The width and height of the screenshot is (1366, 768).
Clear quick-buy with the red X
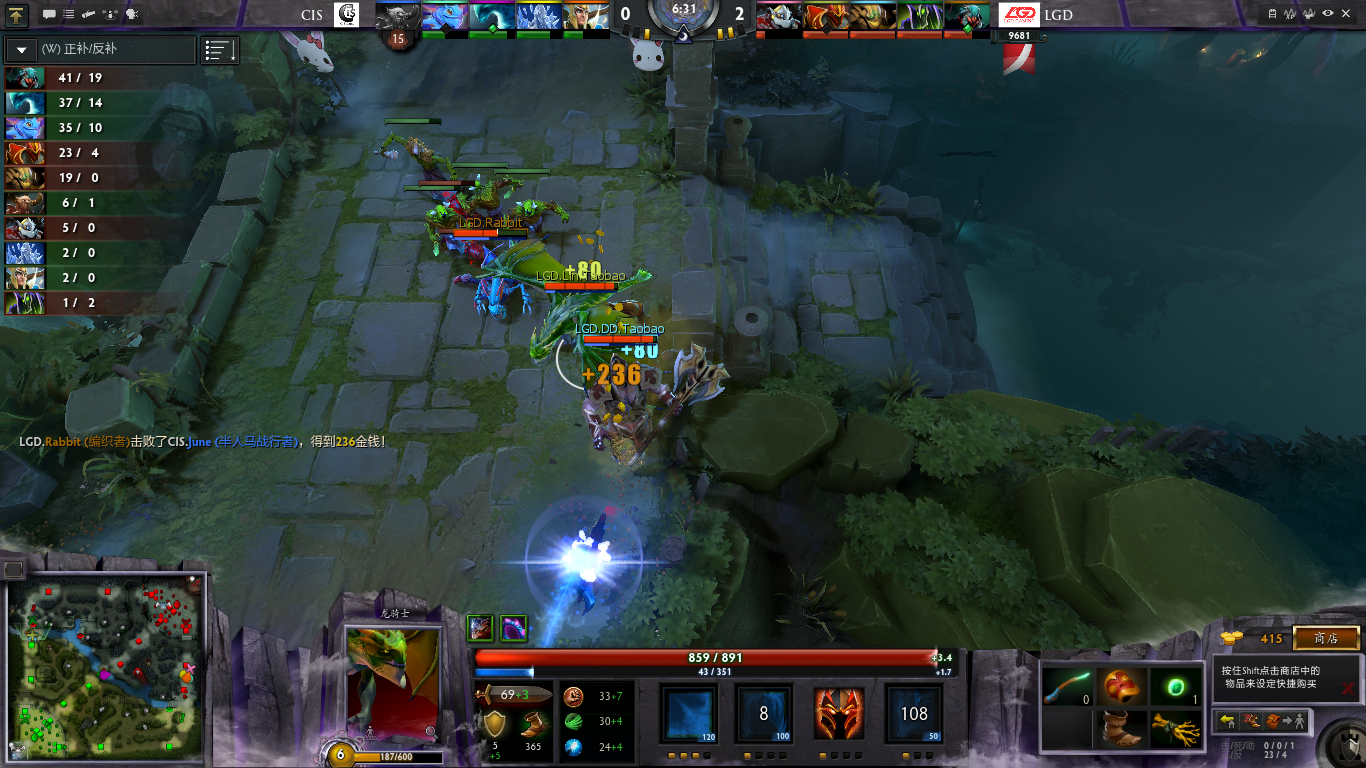pyautogui.click(x=1348, y=688)
